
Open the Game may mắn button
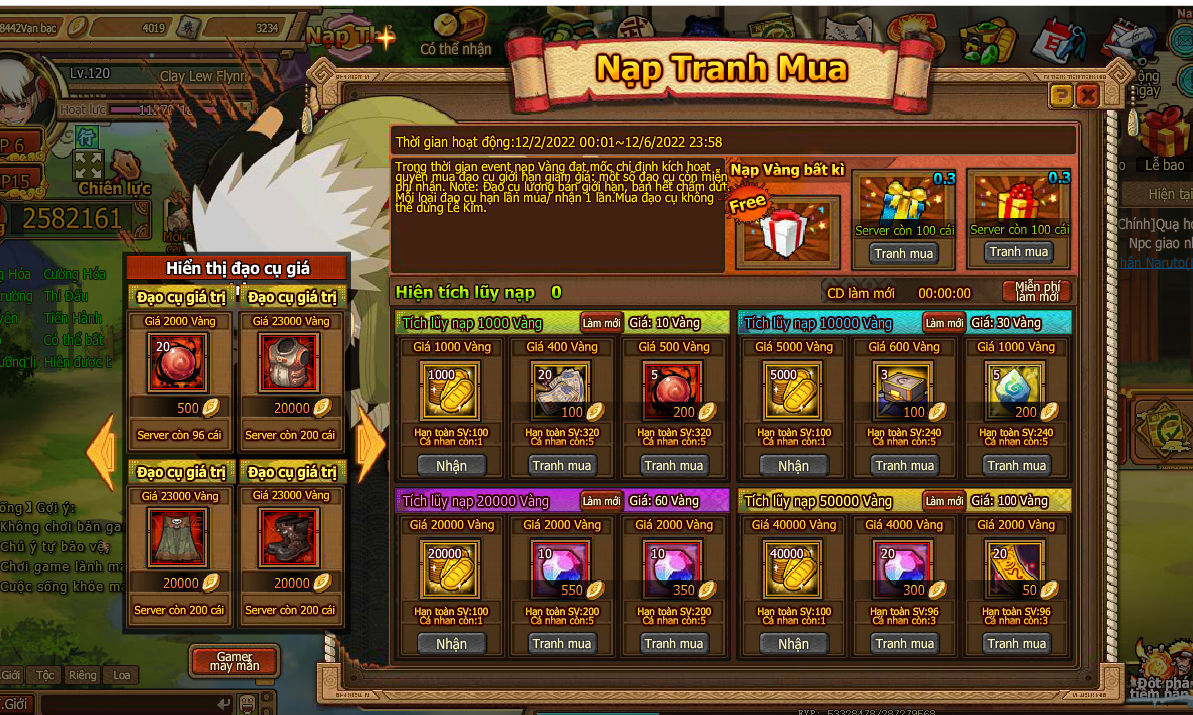[234, 661]
